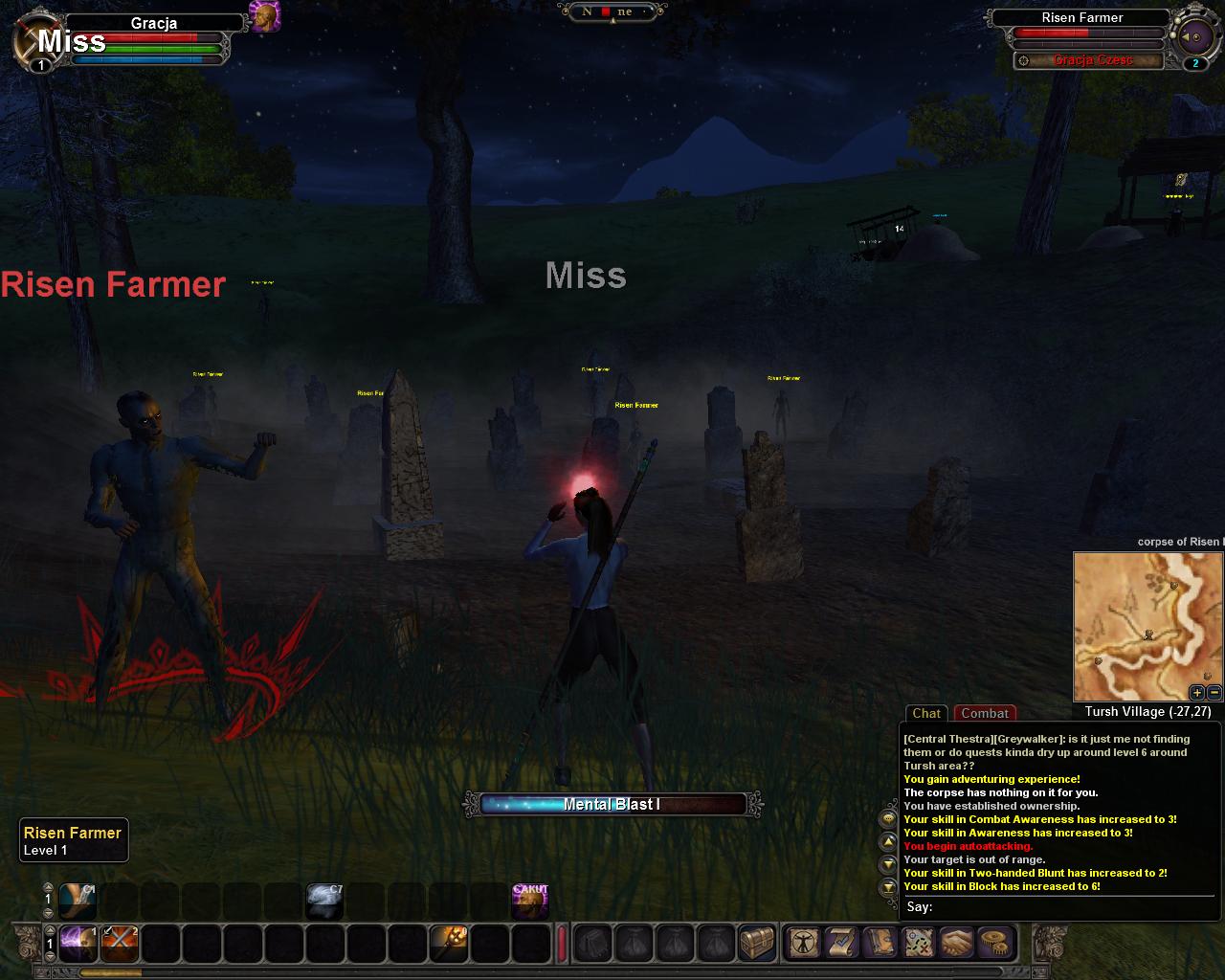Open the character sheet with Vitruvian figure
Image resolution: width=1225 pixels, height=980 pixels.
(802, 944)
